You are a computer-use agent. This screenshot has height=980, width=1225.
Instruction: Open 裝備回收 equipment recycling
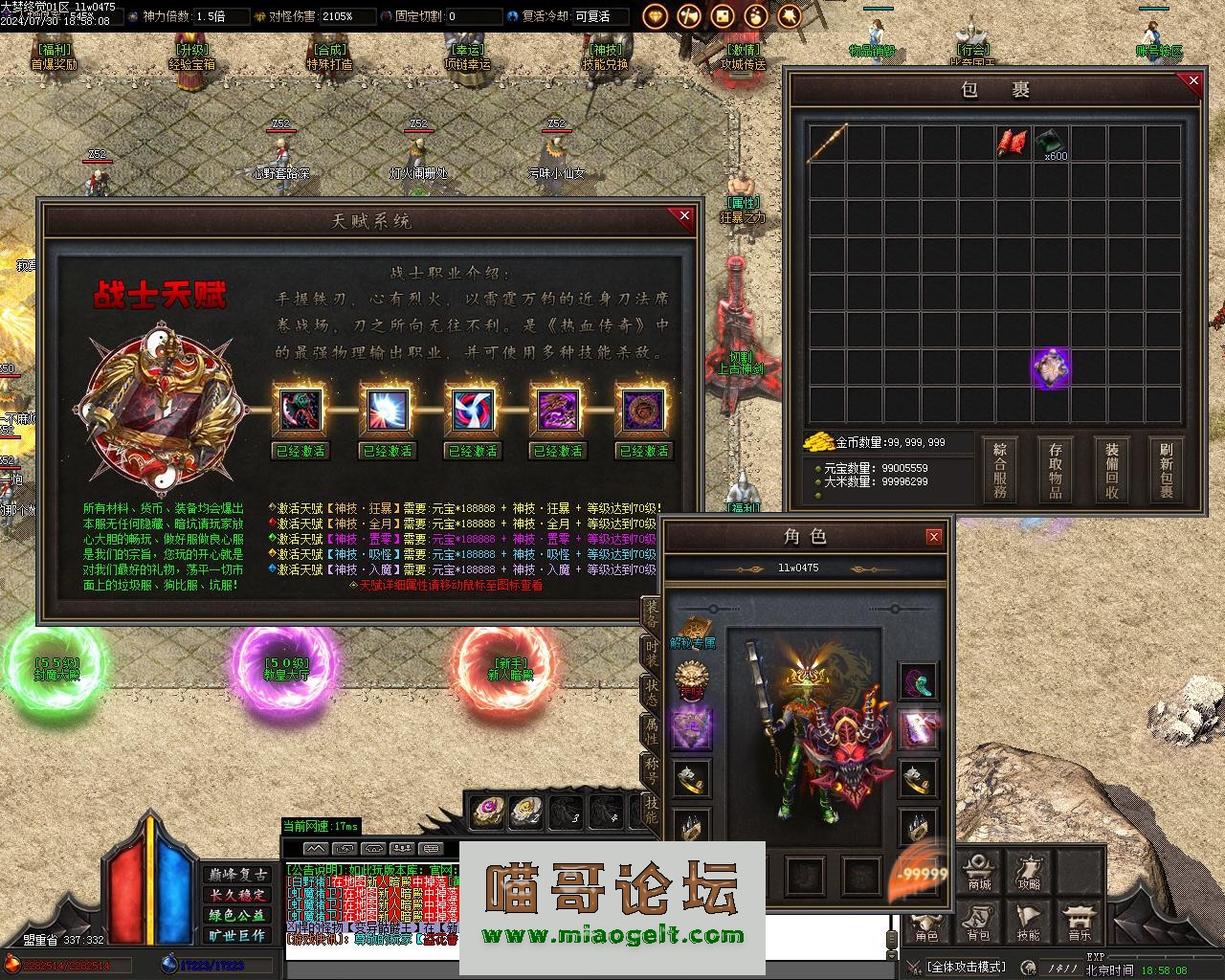click(1111, 470)
